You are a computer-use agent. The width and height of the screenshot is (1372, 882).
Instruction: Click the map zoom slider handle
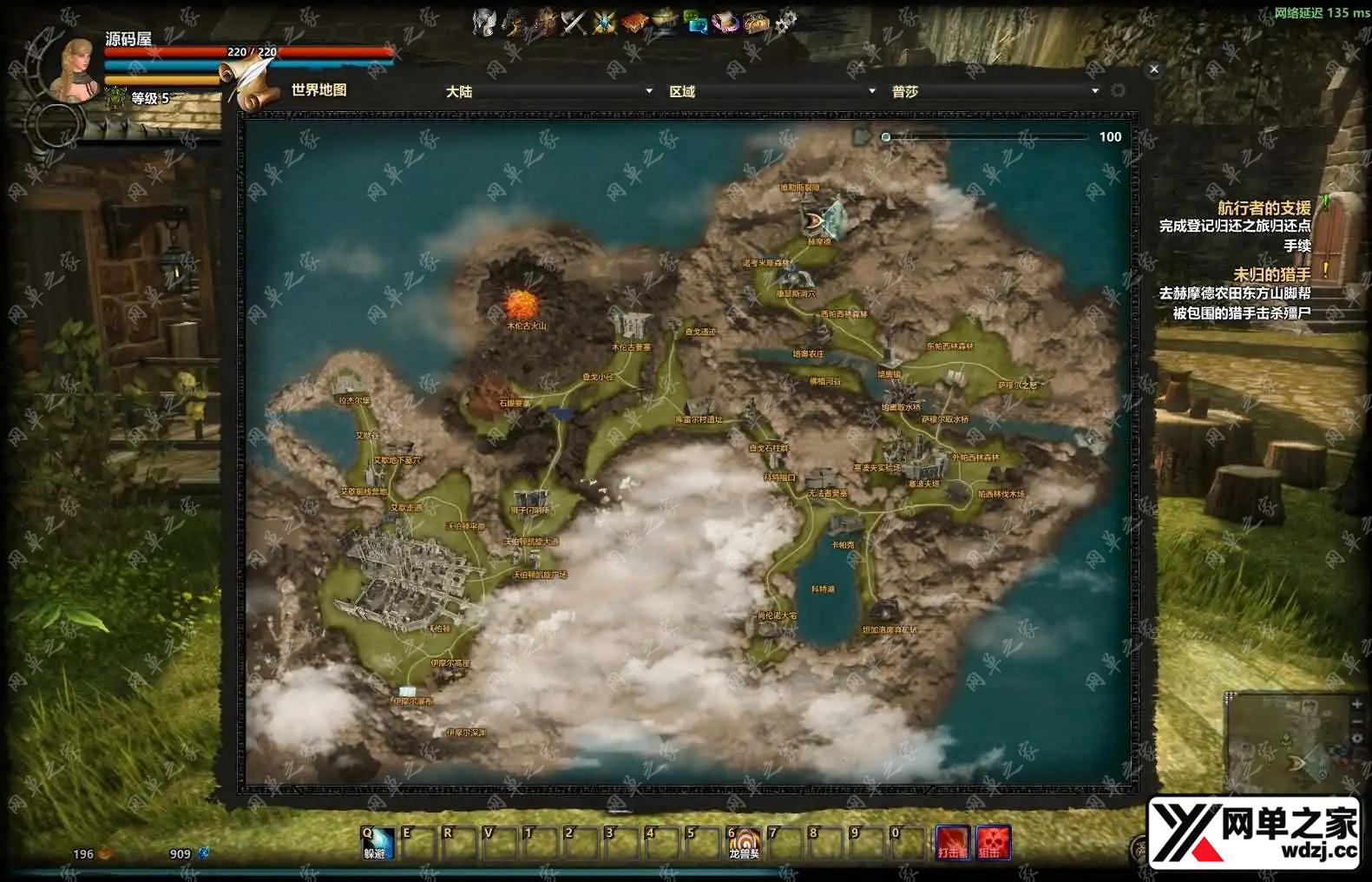pyautogui.click(x=886, y=137)
